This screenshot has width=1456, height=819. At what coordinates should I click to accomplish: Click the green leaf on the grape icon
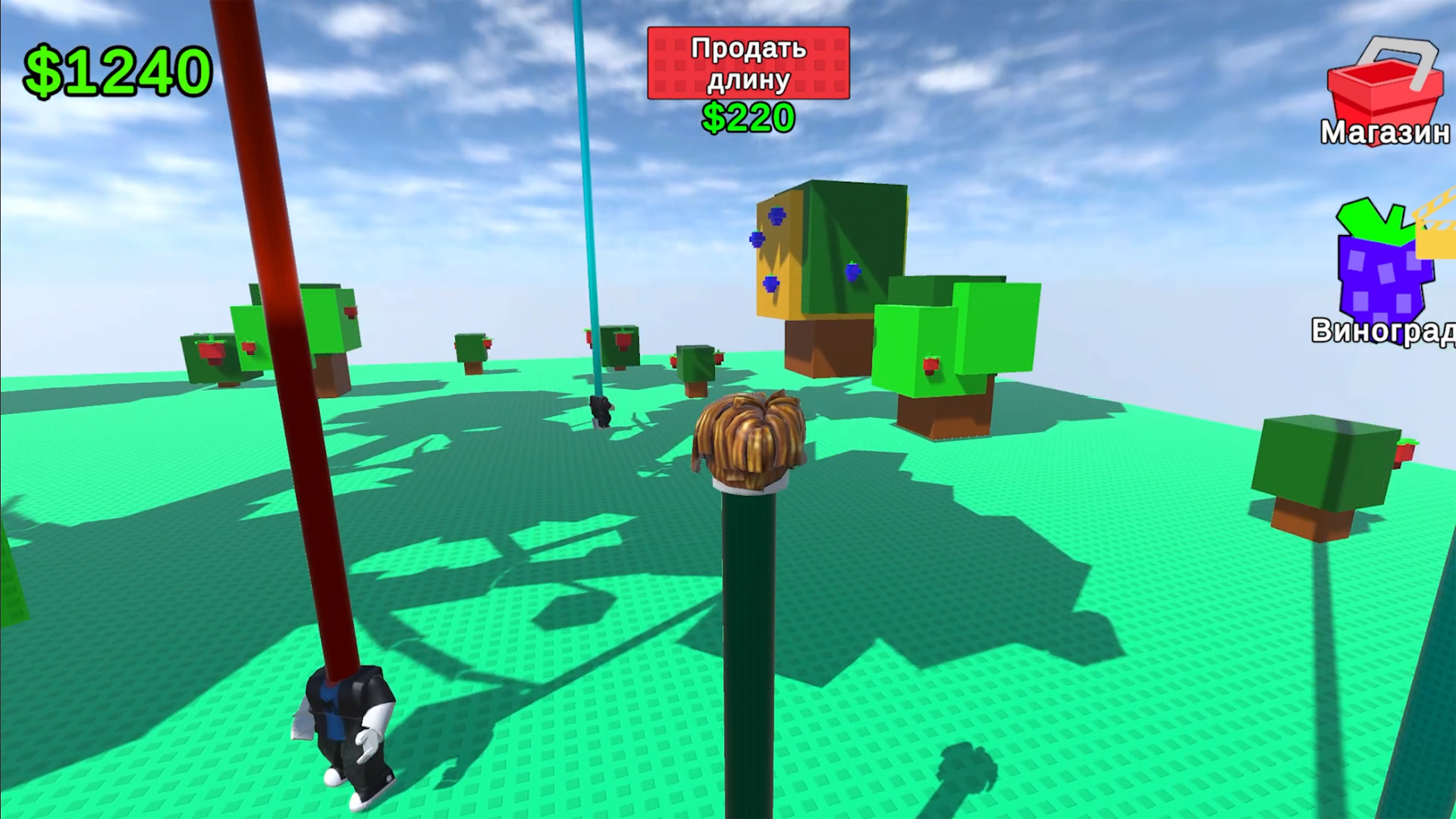click(x=1373, y=220)
